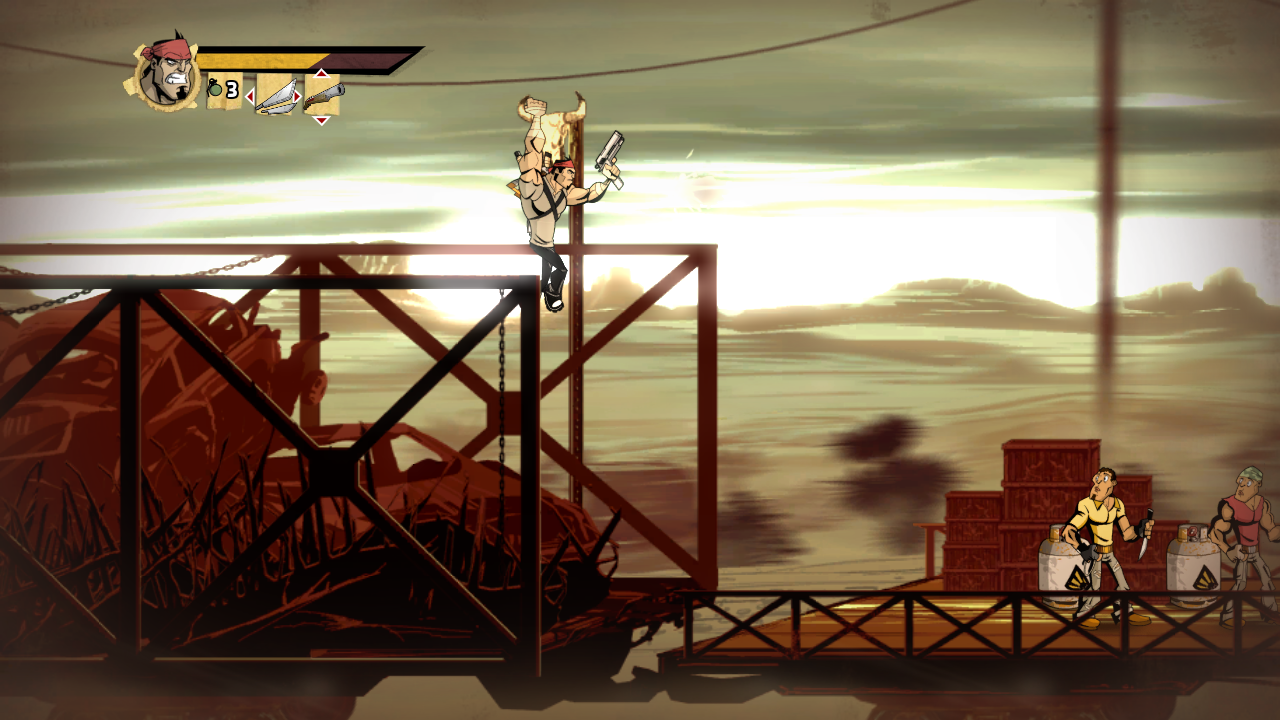This screenshot has width=1280, height=720.
Task: Choose the machete melee weapon slot
Action: [275, 96]
